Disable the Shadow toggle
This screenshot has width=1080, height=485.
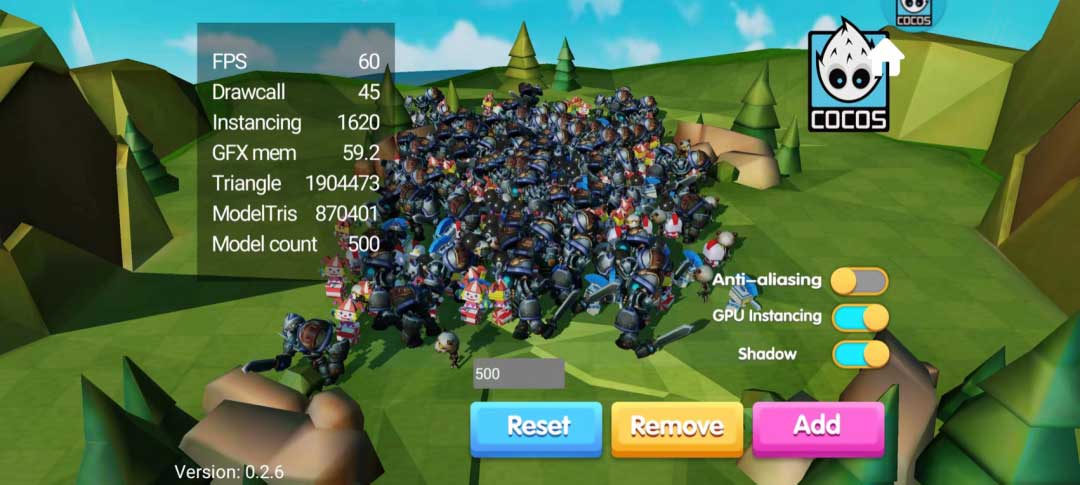click(859, 354)
